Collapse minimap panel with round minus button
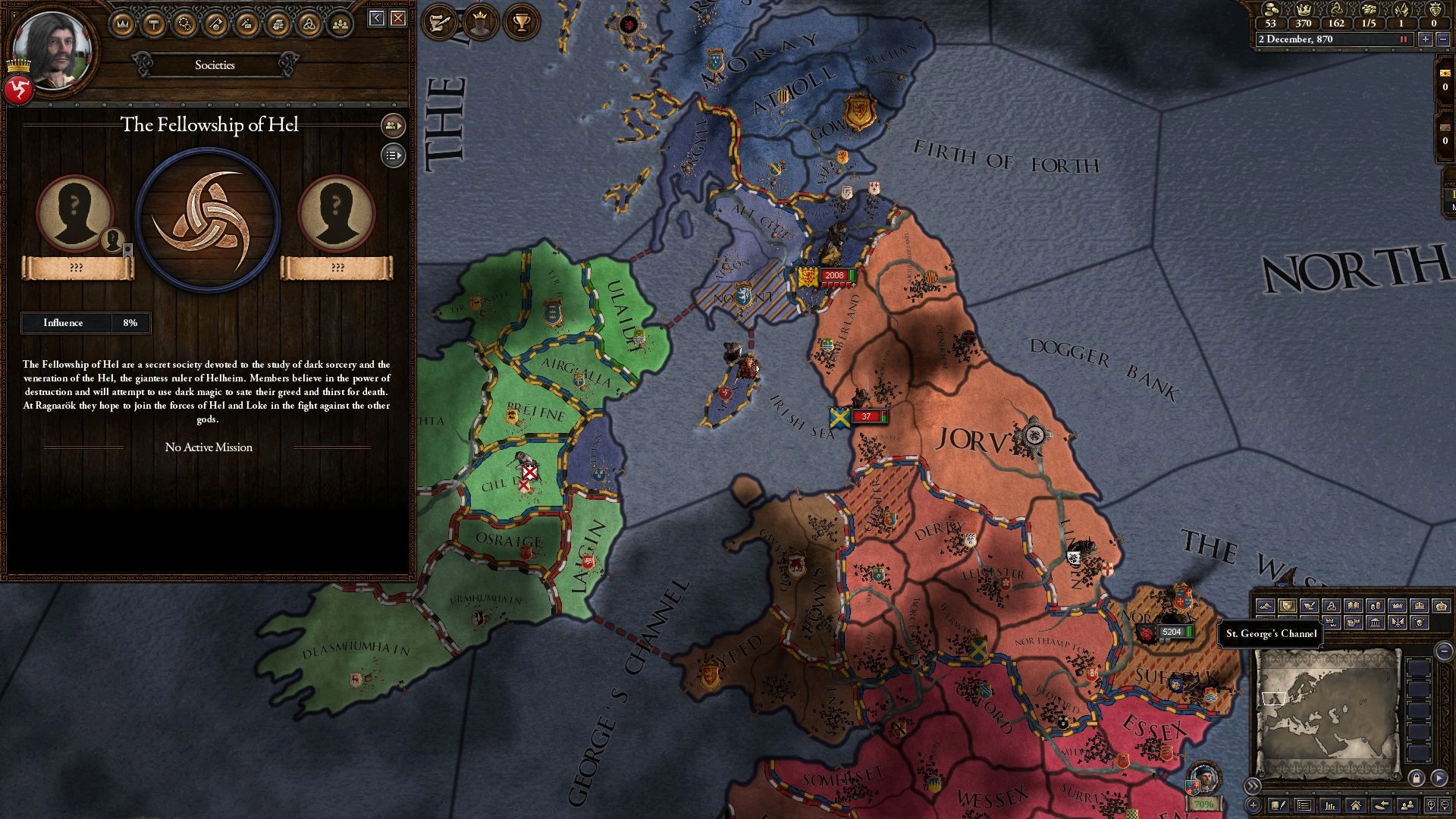 [x=1444, y=651]
